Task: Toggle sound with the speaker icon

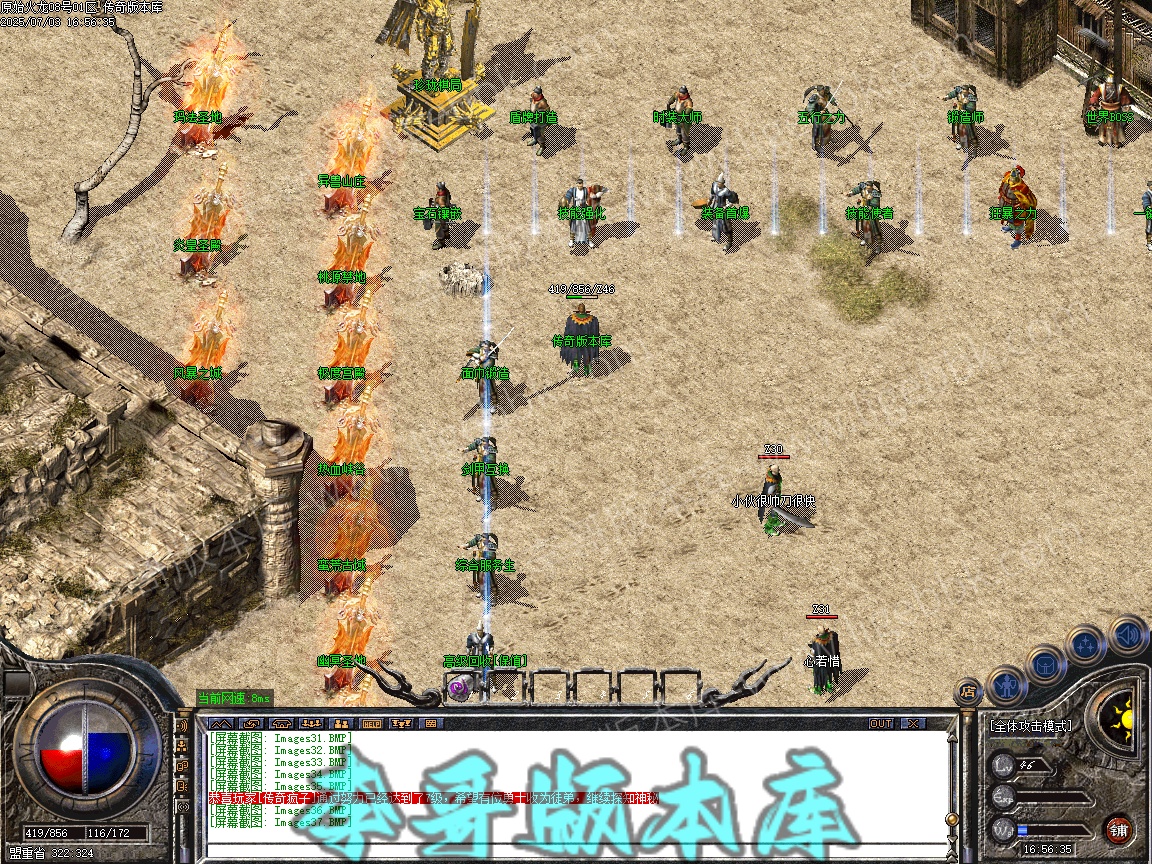Action: coord(1127,633)
